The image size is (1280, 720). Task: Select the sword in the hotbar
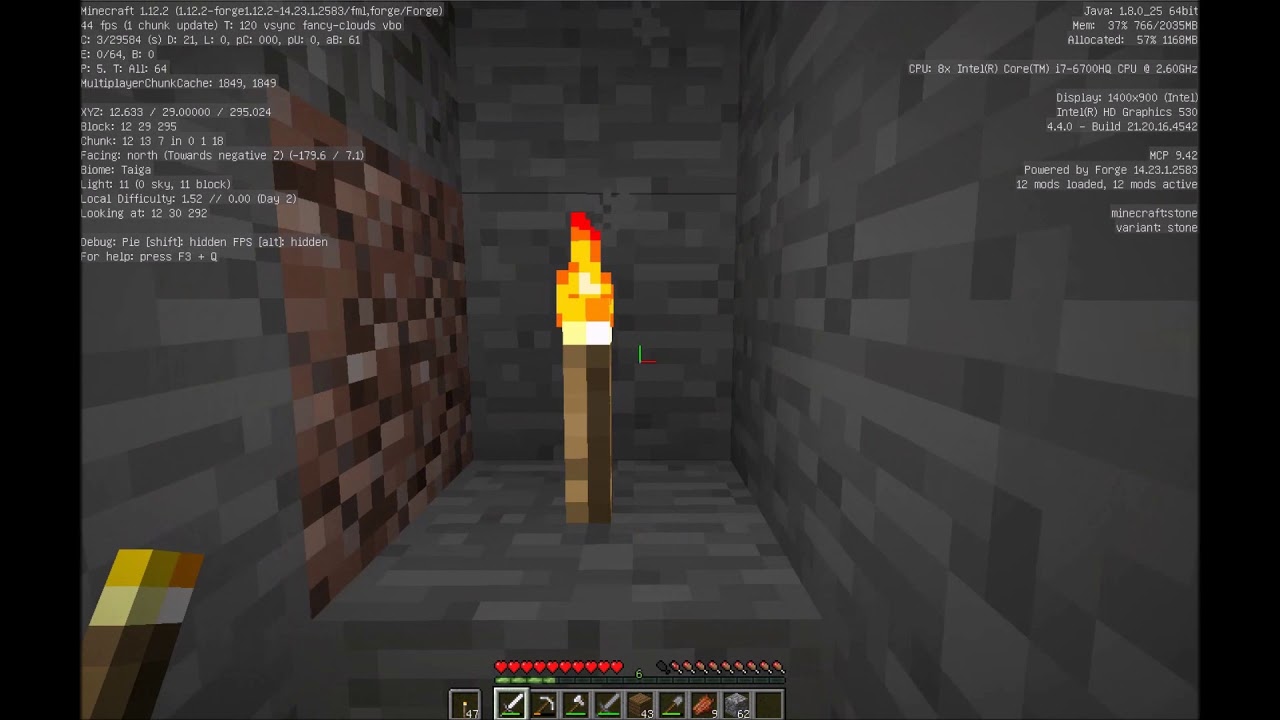pos(512,703)
